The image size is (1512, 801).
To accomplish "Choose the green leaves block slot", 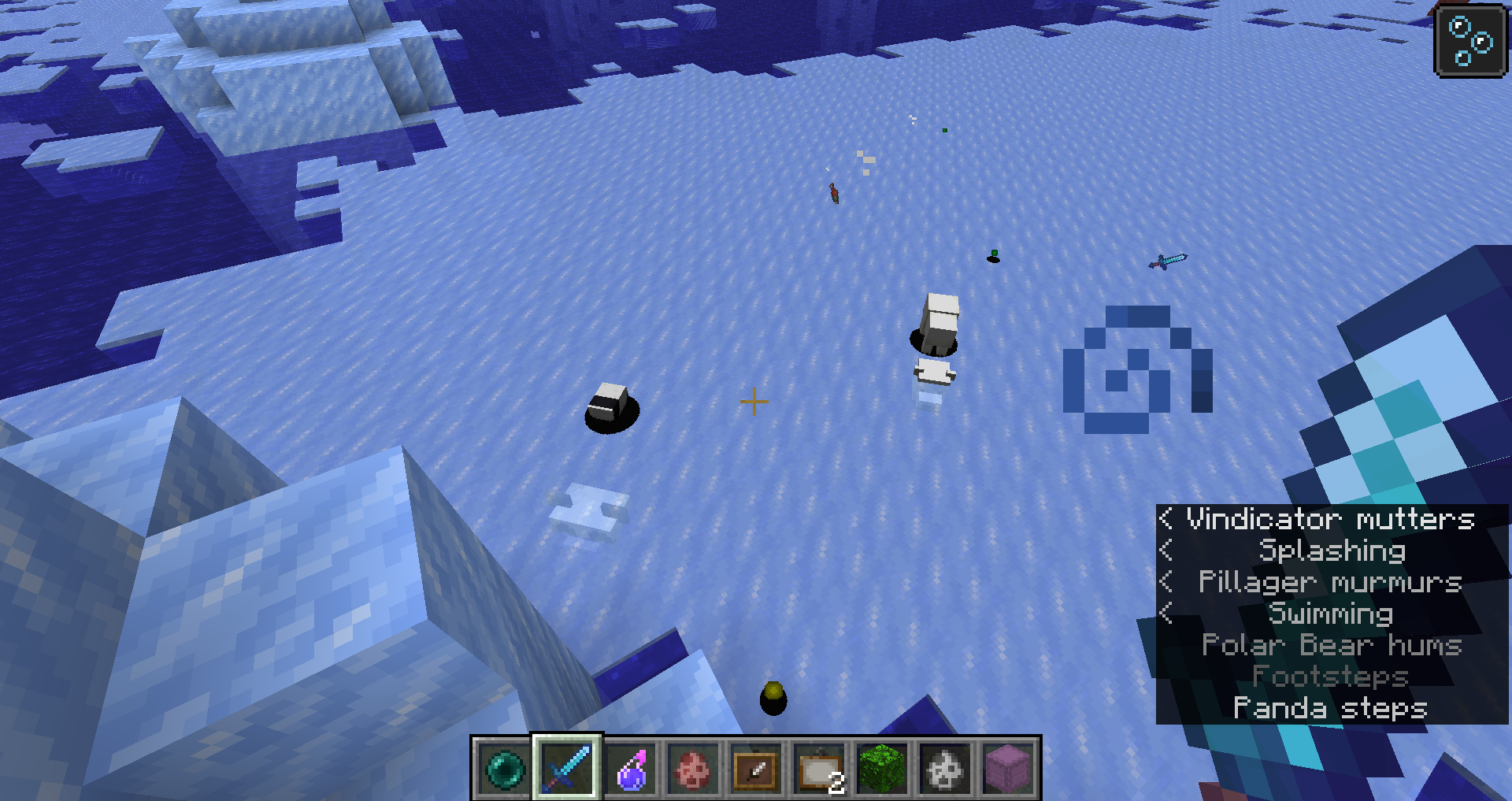I will tap(882, 768).
